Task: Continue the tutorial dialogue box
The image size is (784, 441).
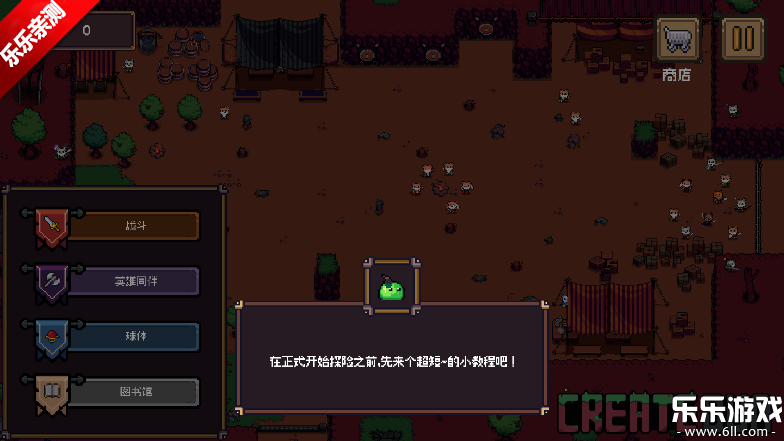Action: click(x=392, y=358)
